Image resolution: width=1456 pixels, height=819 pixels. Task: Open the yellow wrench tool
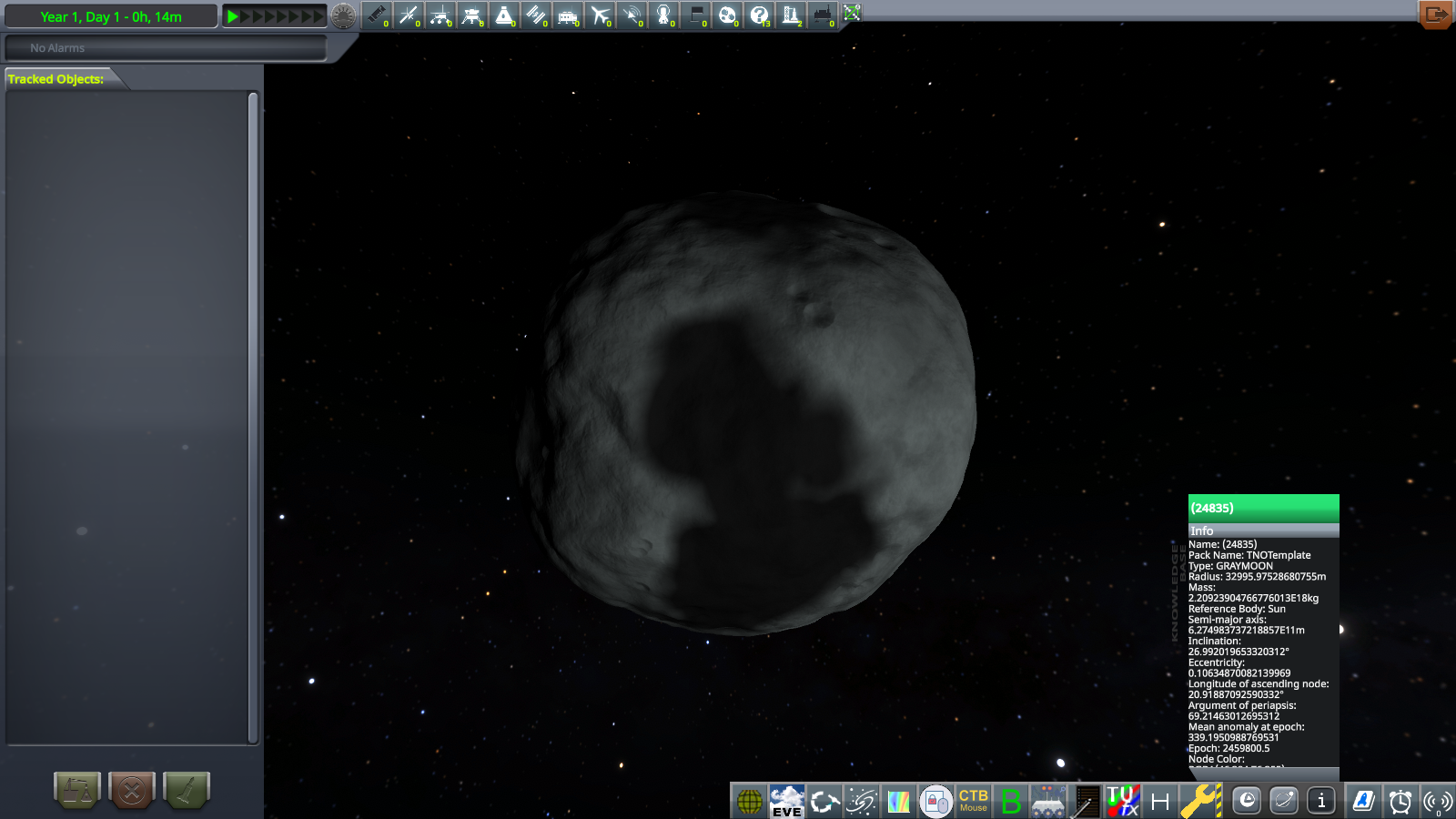(1200, 802)
